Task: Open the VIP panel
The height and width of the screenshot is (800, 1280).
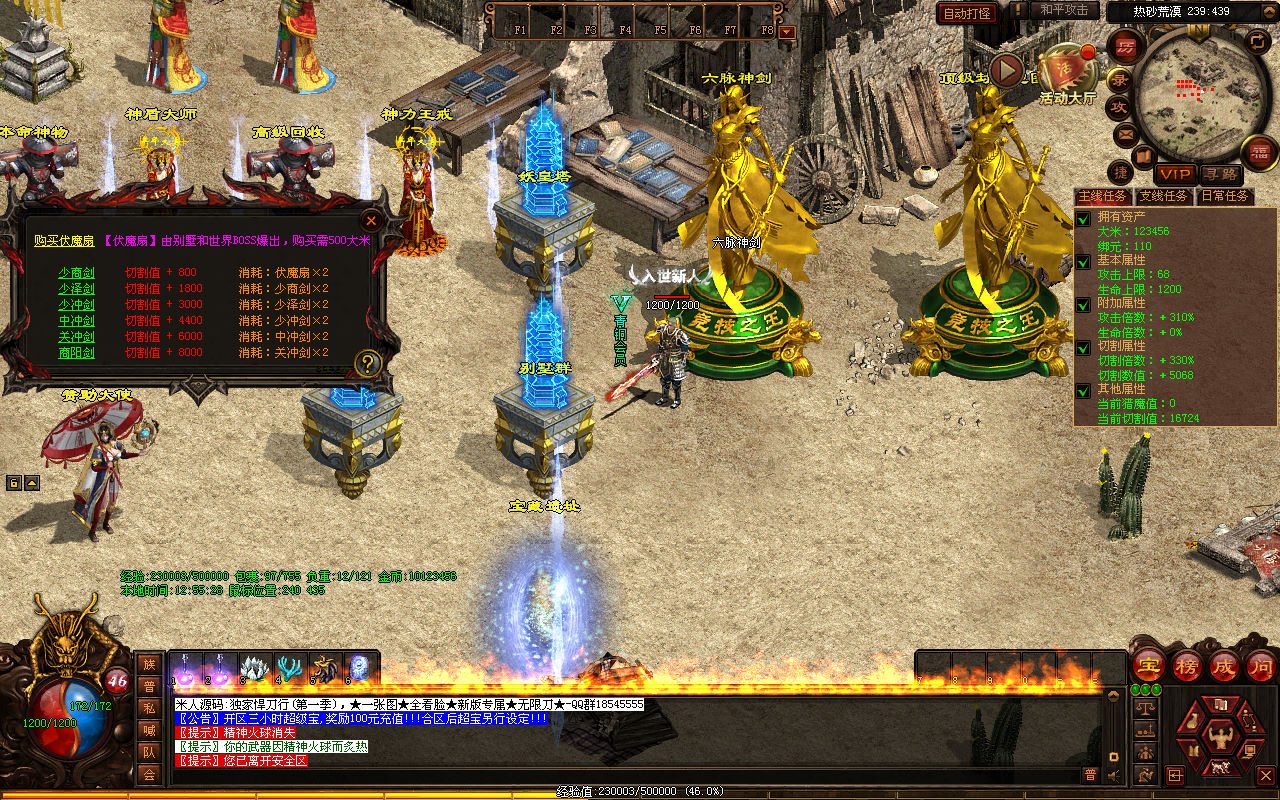Action: point(1176,175)
